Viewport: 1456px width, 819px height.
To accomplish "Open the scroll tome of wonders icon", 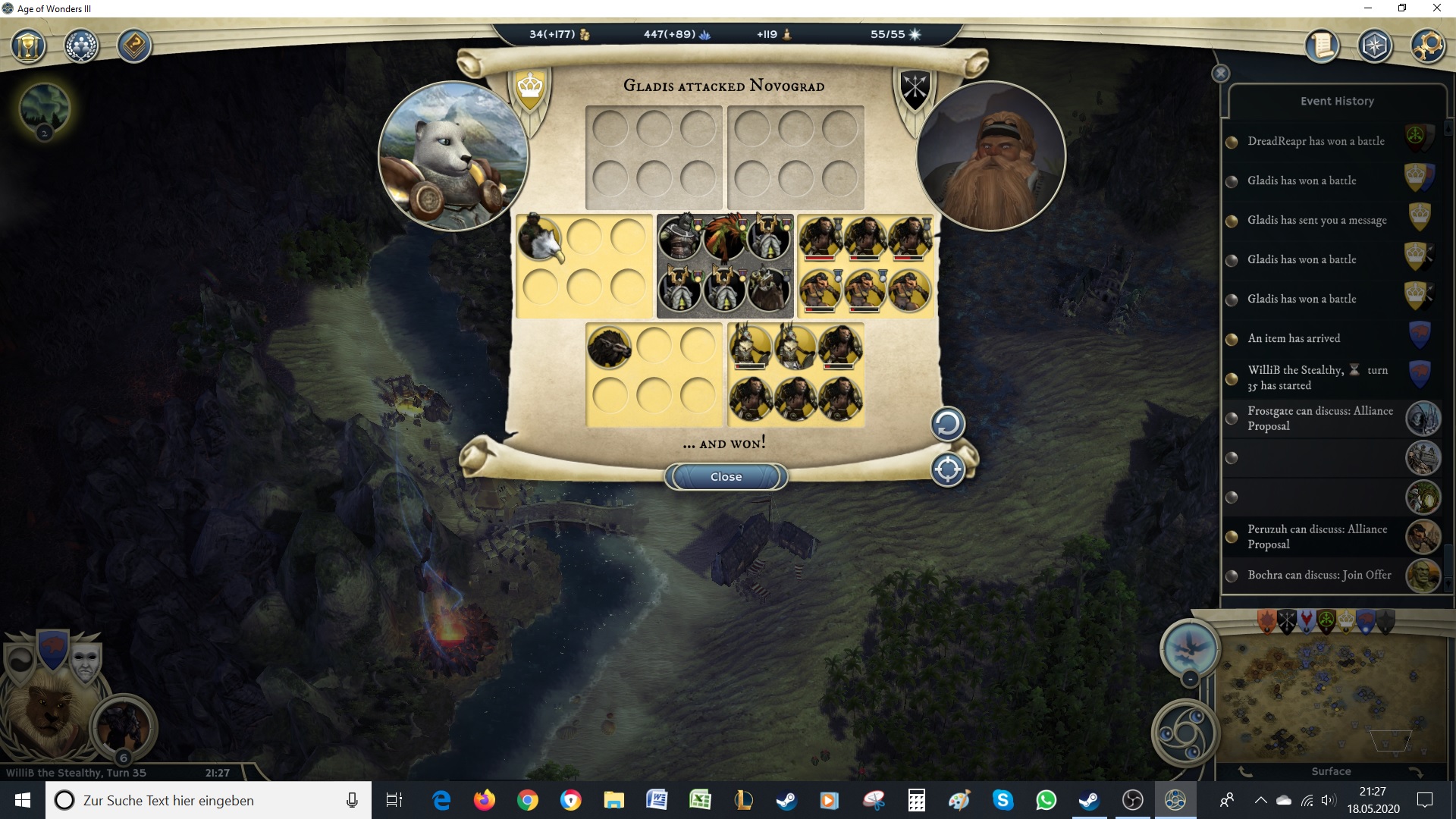I will pyautogui.click(x=1323, y=45).
